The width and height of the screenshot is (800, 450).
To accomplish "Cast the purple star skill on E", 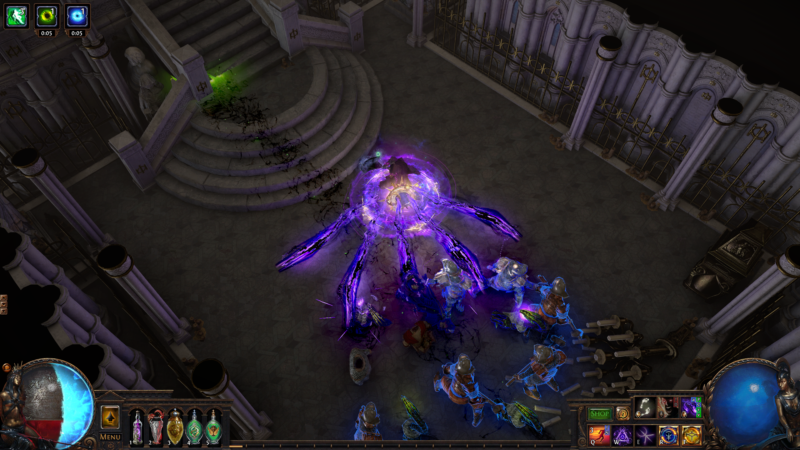I will pos(645,435).
